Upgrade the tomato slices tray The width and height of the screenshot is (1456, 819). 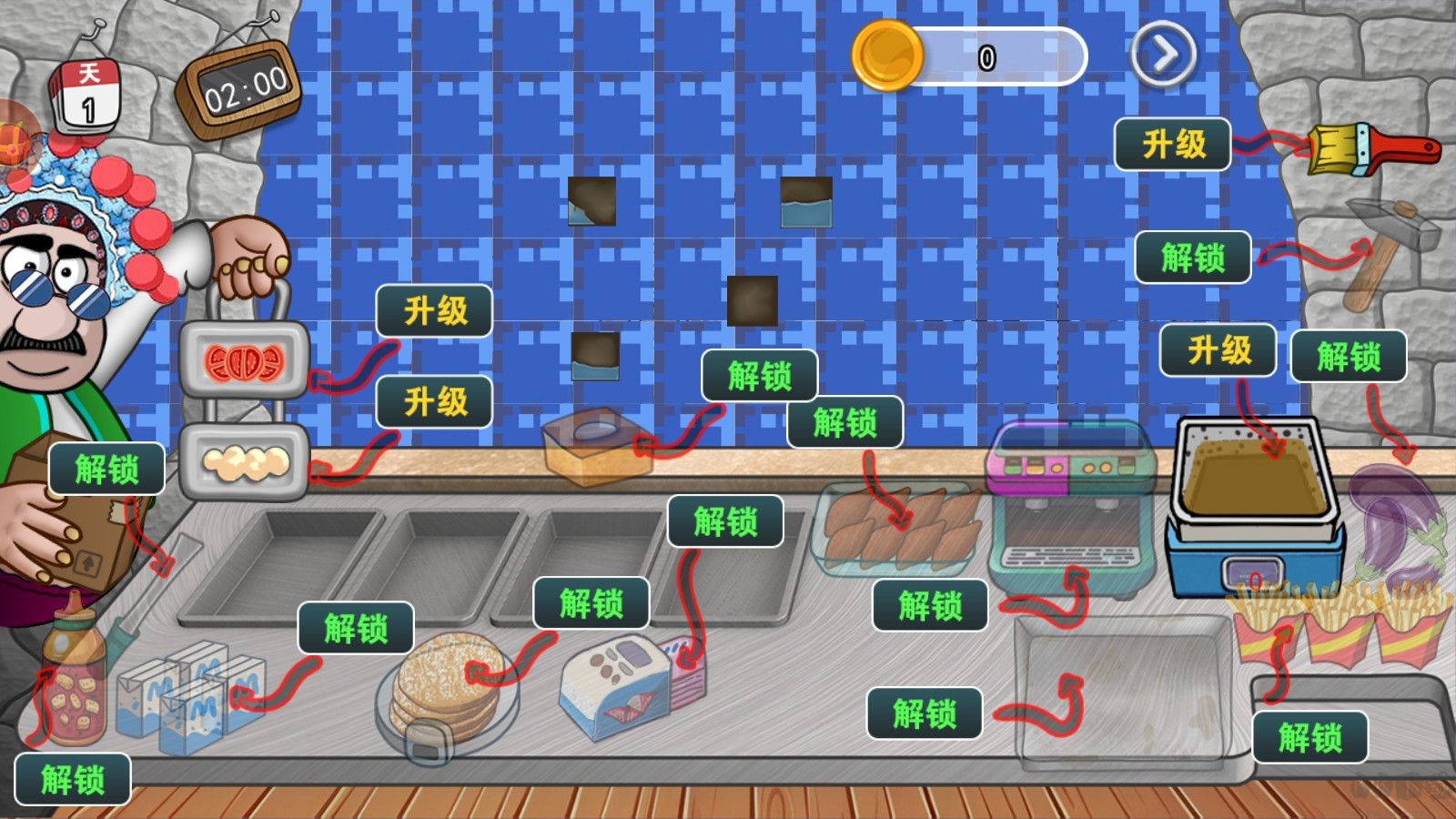(x=435, y=311)
